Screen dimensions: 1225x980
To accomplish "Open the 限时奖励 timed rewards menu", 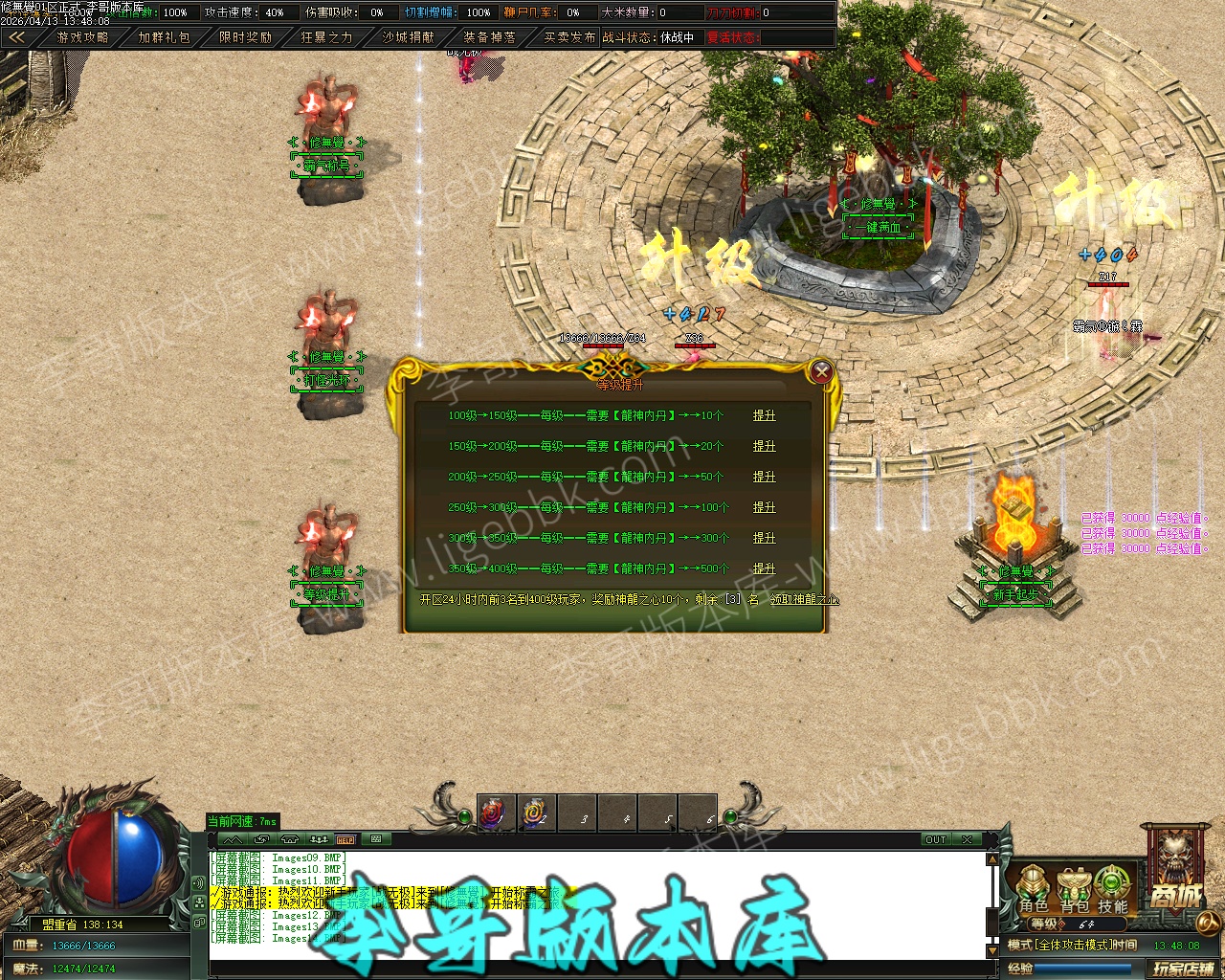I will point(245,37).
